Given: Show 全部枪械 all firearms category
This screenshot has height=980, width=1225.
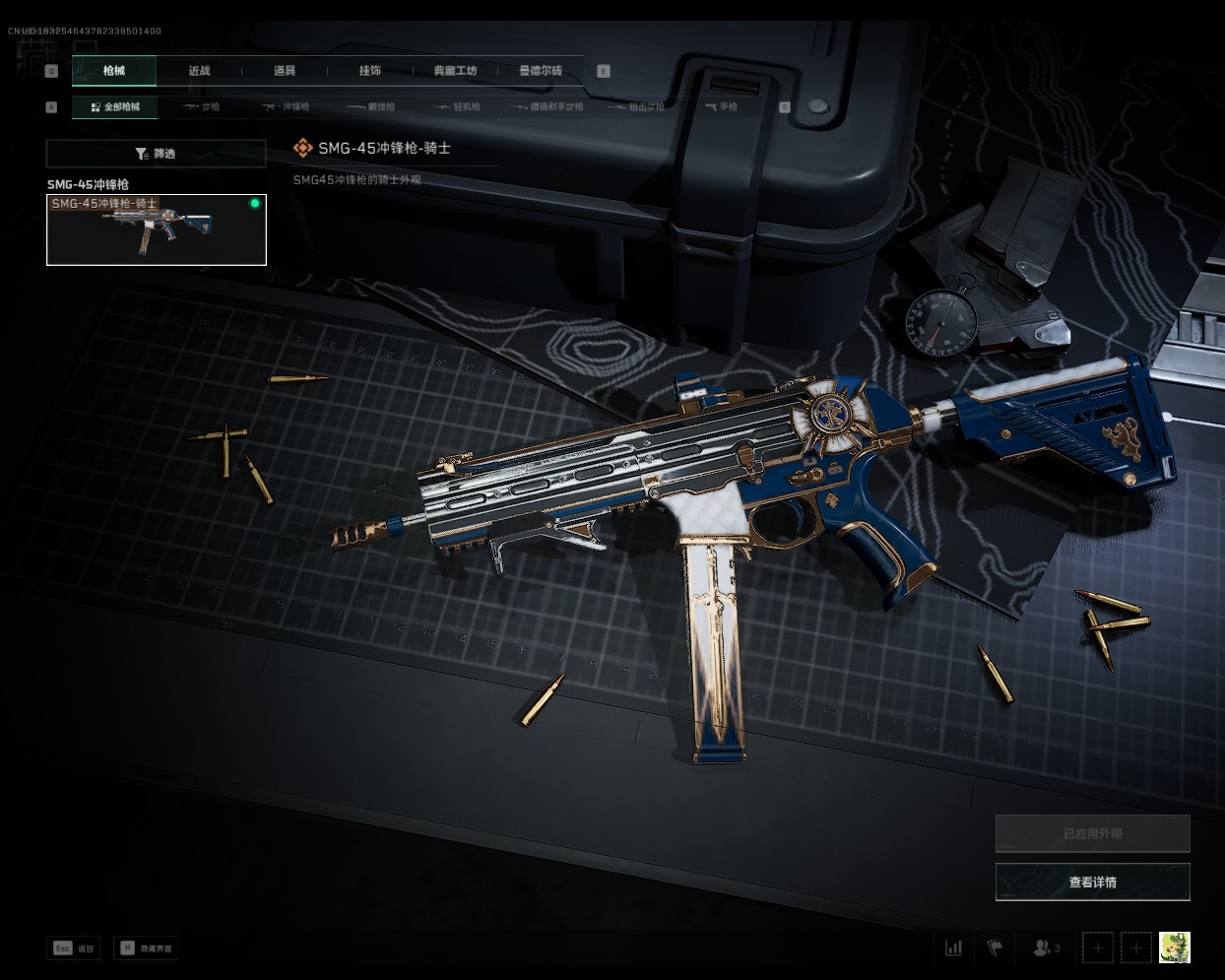Looking at the screenshot, I should coord(115,106).
